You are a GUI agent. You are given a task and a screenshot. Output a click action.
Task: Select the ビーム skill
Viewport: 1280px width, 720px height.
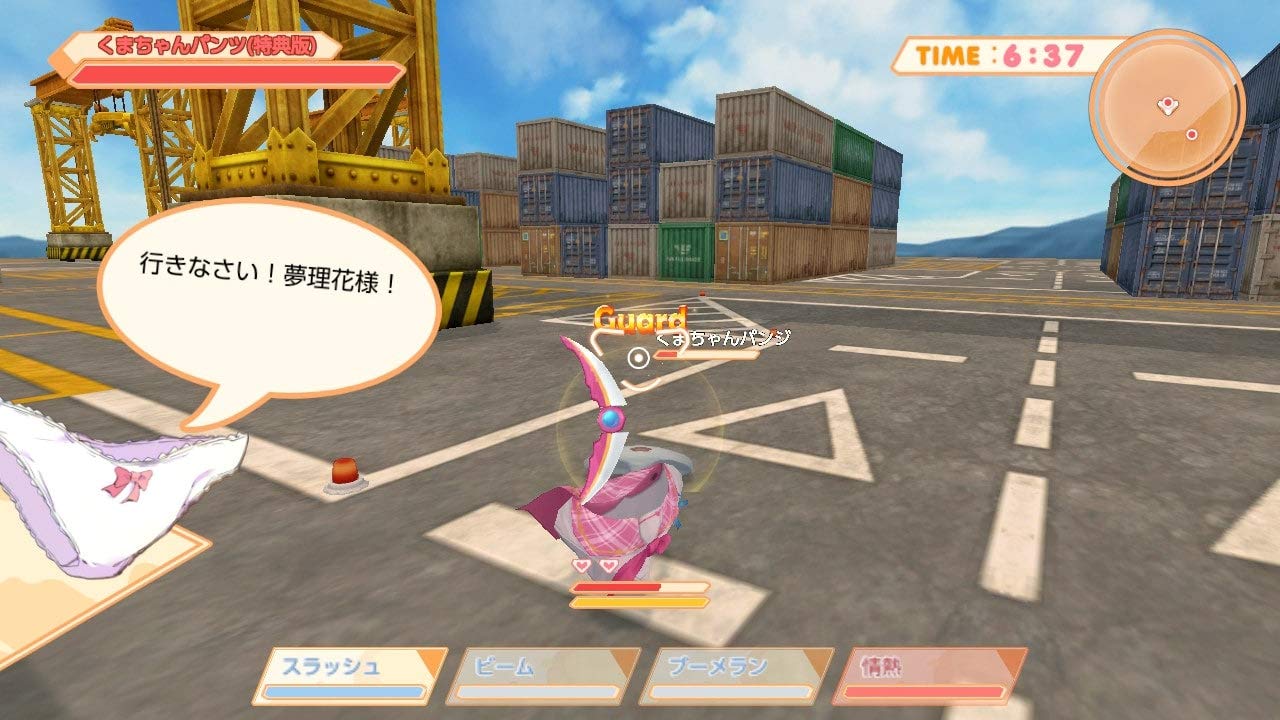click(x=543, y=676)
